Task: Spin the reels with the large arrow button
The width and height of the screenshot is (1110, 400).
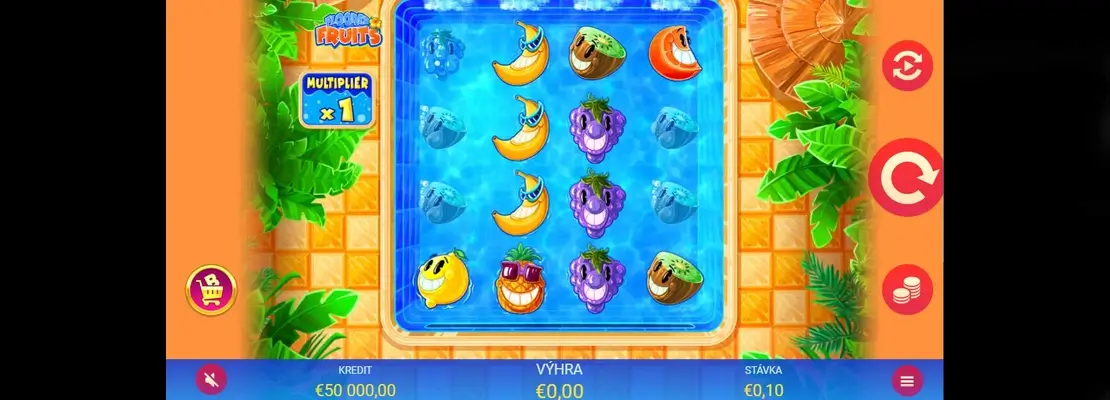Action: (906, 178)
